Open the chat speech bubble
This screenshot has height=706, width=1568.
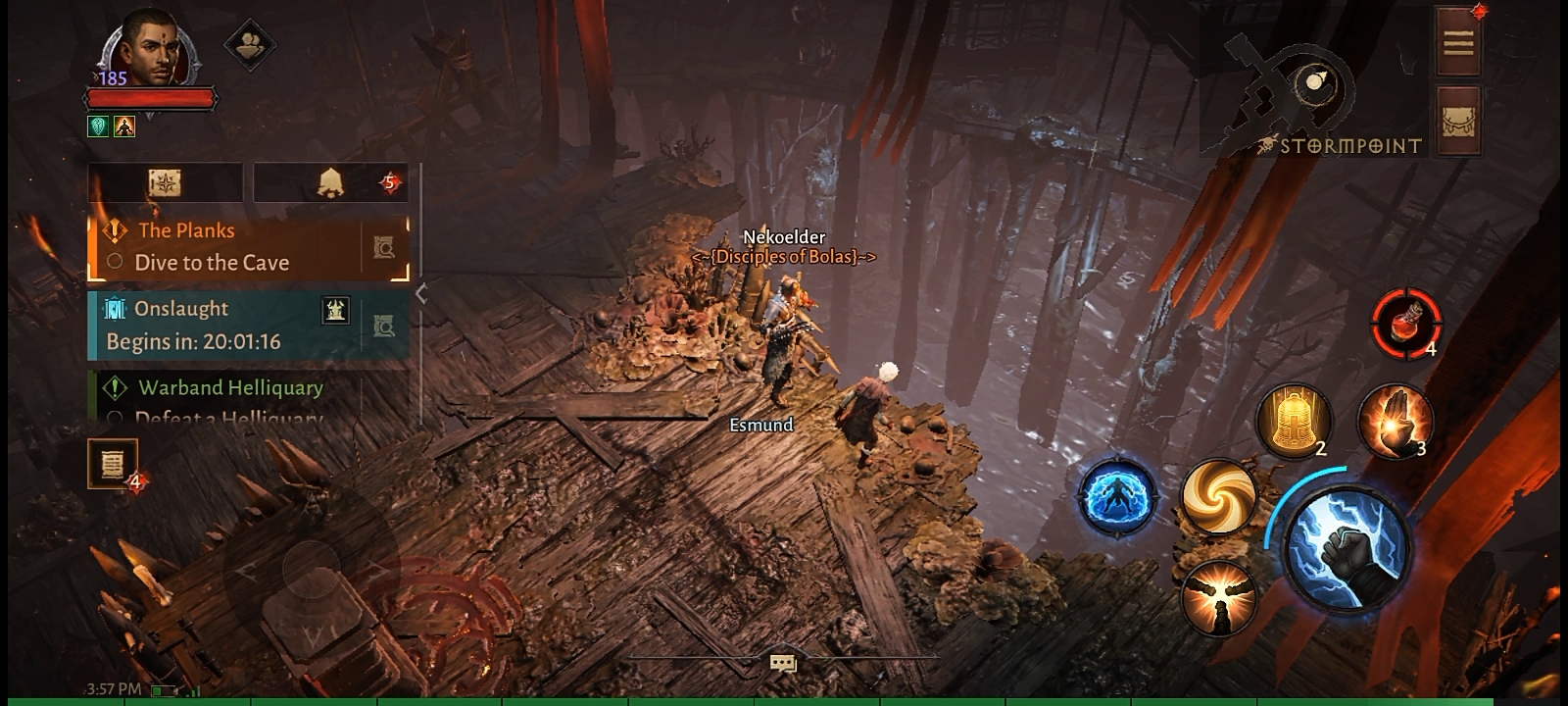coord(782,664)
